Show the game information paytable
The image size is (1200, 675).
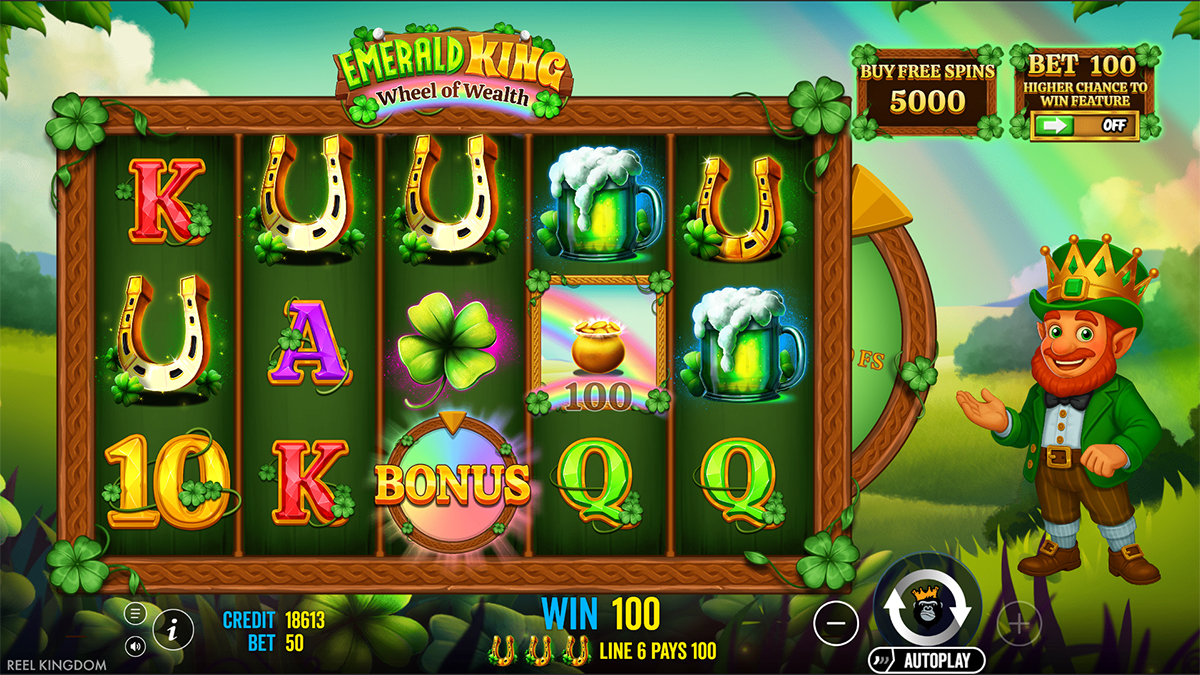pyautogui.click(x=173, y=628)
